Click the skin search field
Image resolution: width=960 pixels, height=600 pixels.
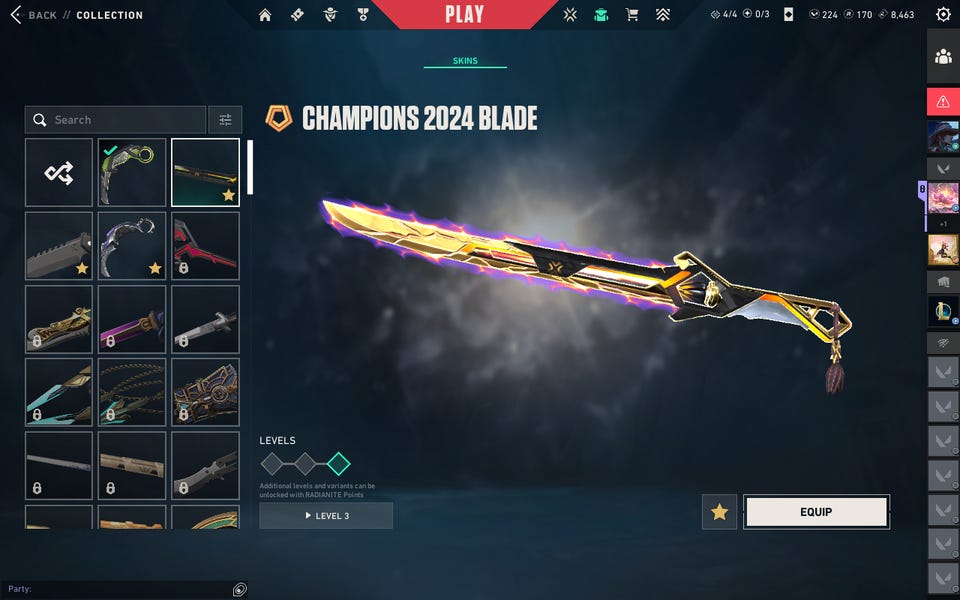pos(115,120)
